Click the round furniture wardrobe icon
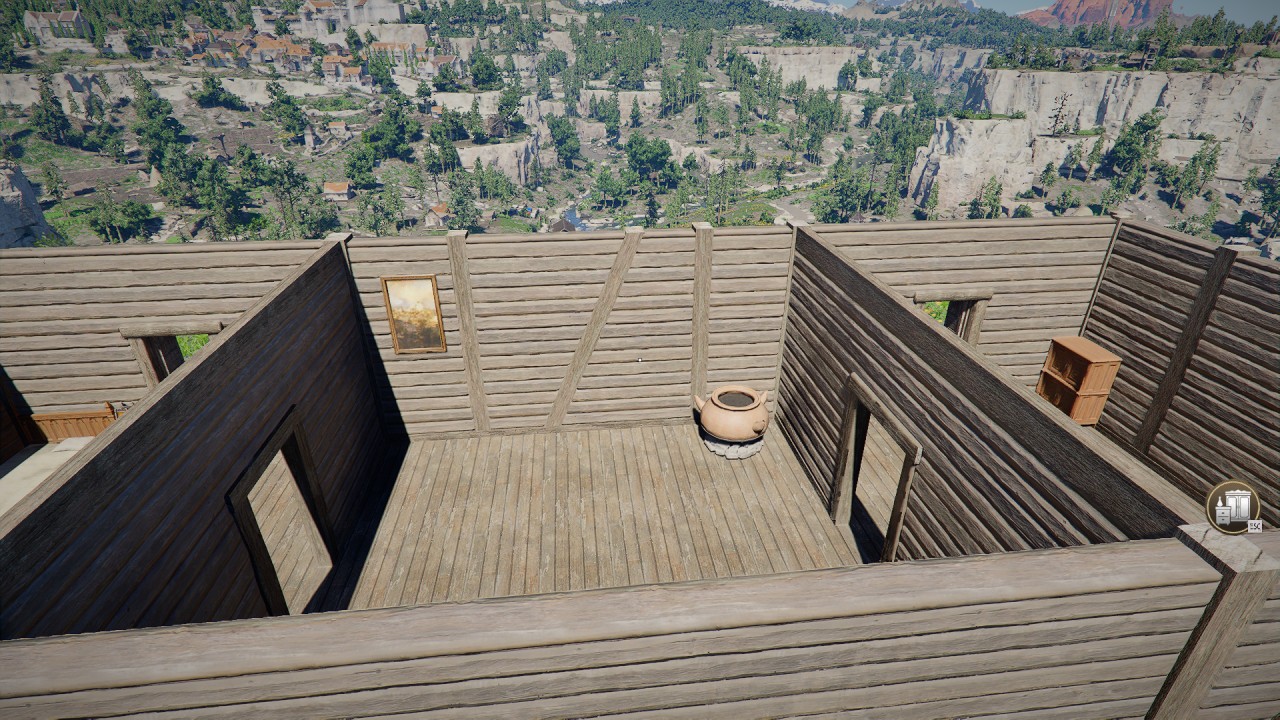The width and height of the screenshot is (1280, 720). (x=1232, y=507)
